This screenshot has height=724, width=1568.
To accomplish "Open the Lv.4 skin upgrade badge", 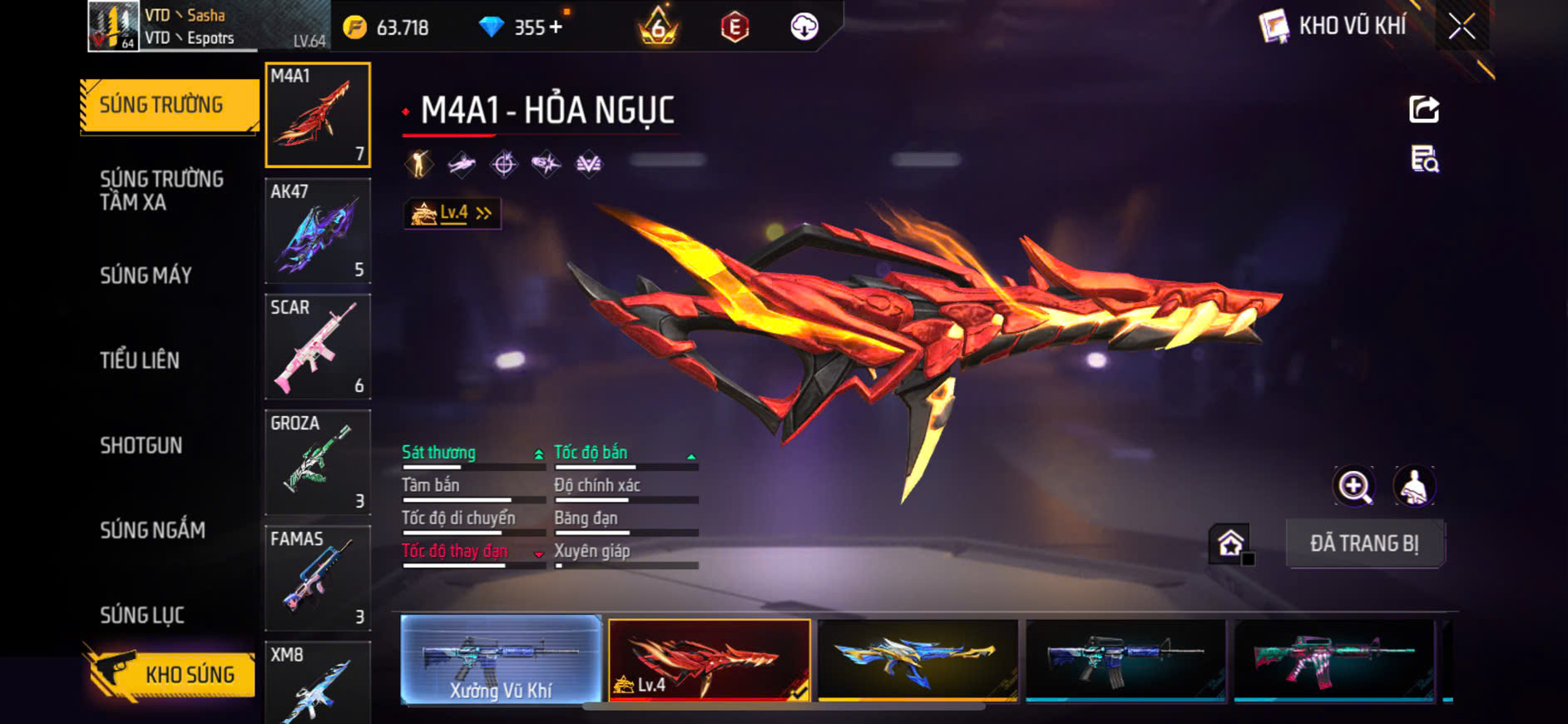I will tap(452, 214).
